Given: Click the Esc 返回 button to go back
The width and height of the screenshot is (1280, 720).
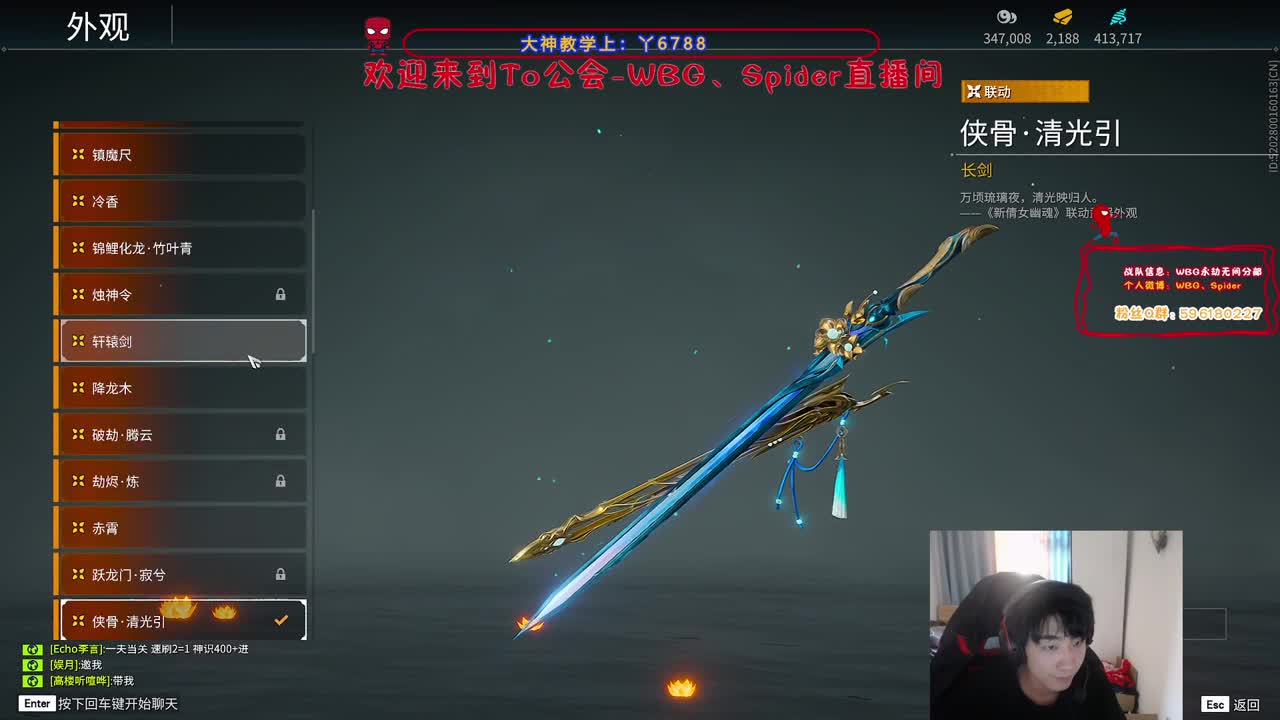Looking at the screenshot, I should 1230,703.
